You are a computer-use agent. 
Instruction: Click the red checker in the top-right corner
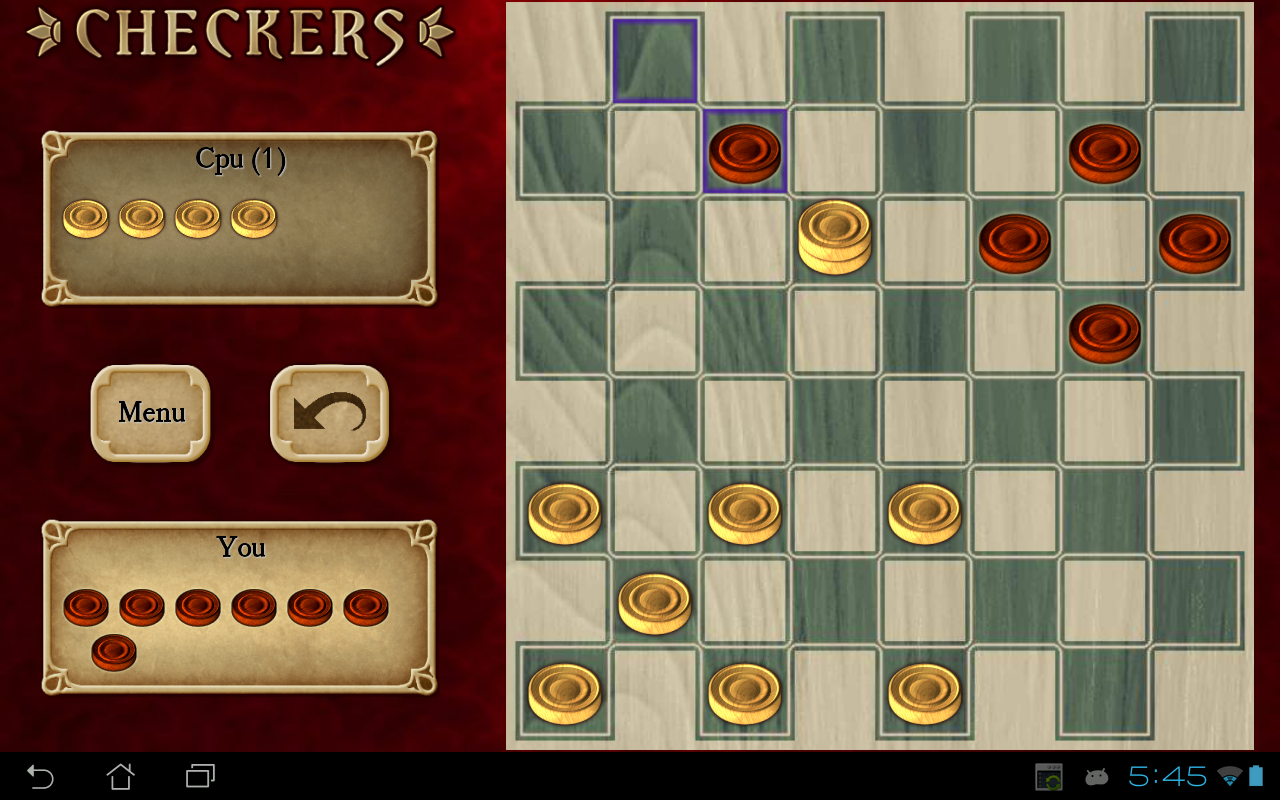(x=1105, y=152)
